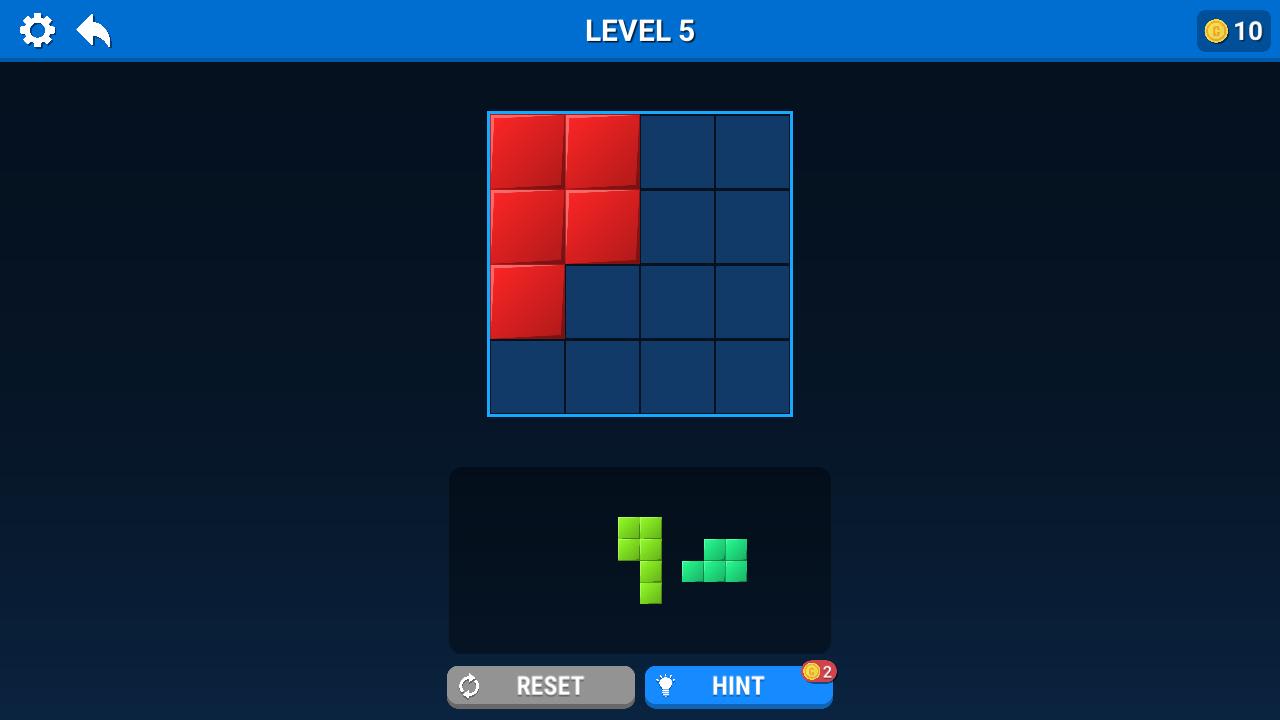Select the green S-shaped piece

[x=716, y=560]
